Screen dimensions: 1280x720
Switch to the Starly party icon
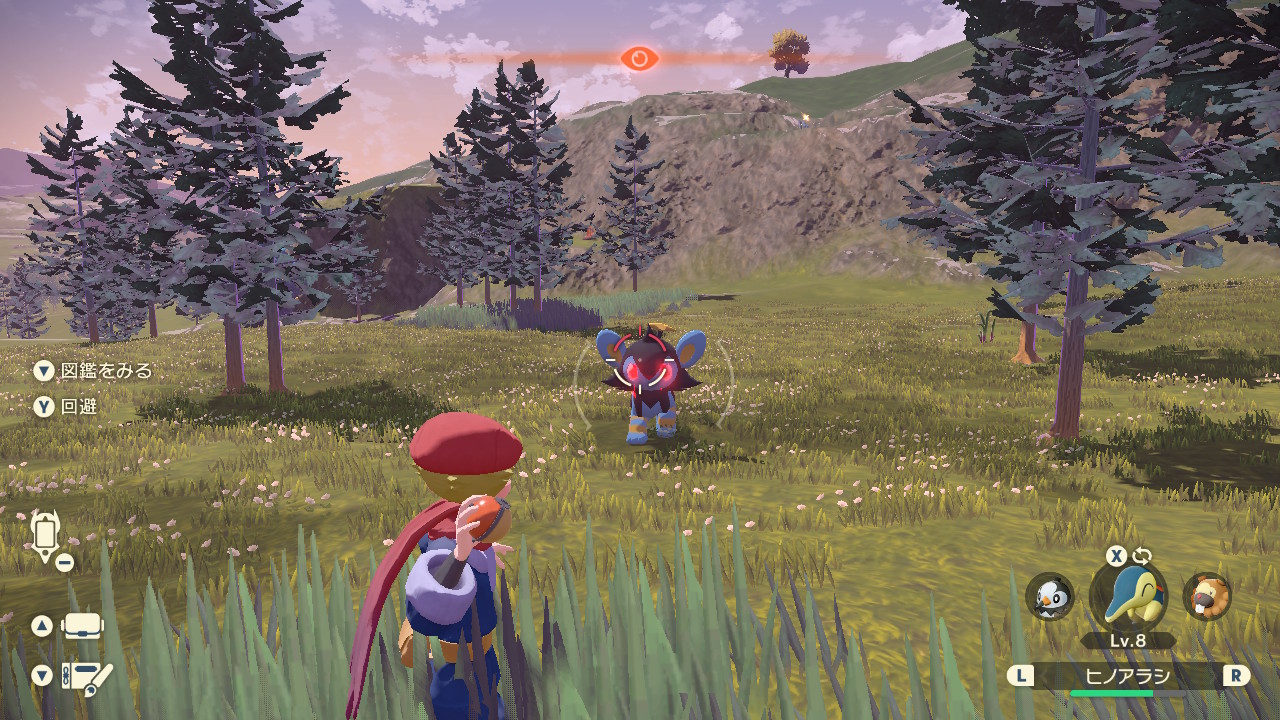[1049, 597]
